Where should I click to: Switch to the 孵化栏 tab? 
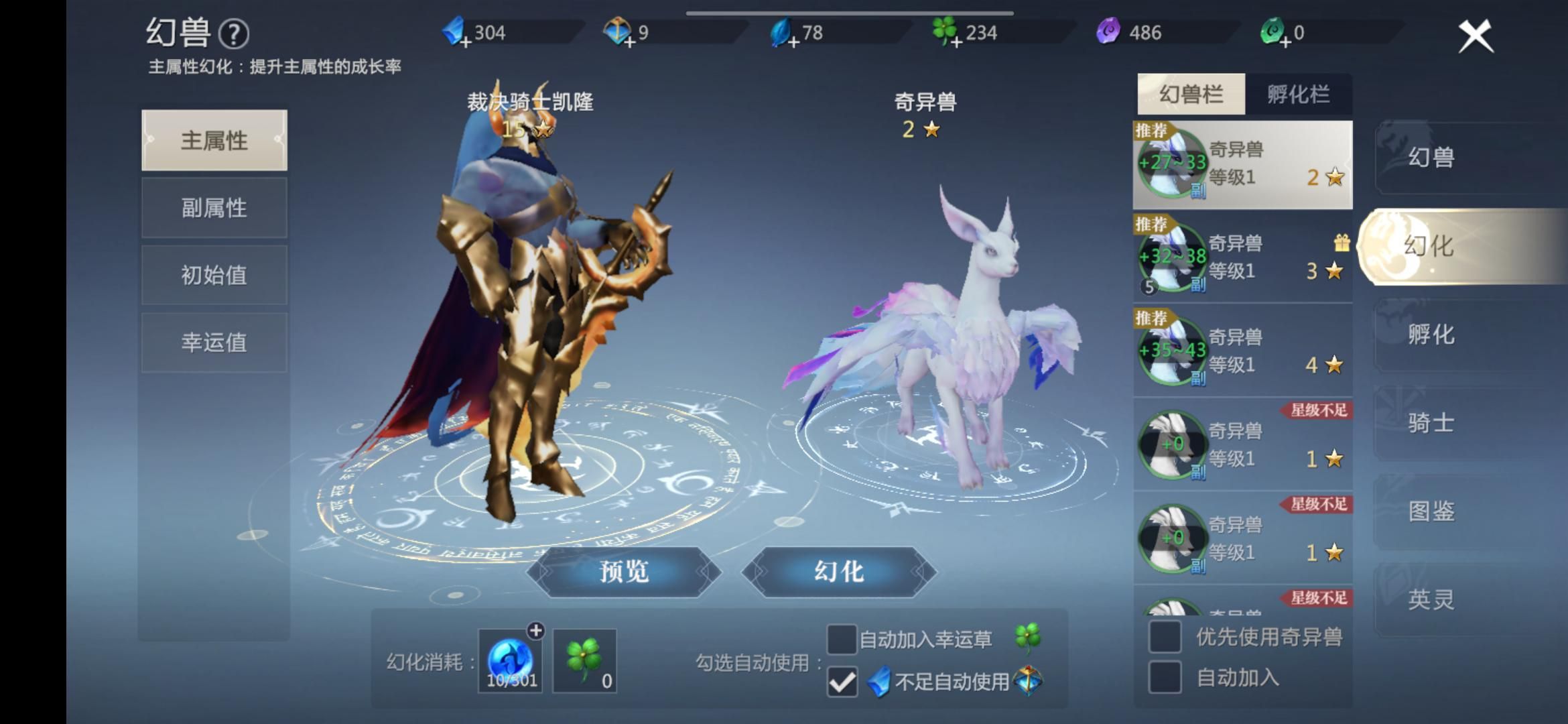(1299, 93)
